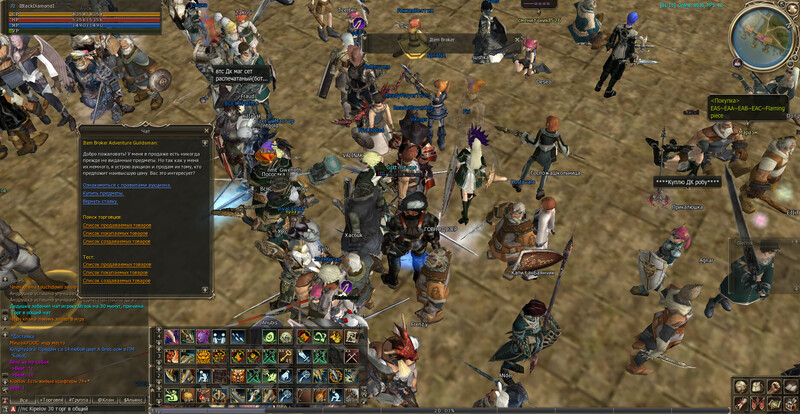The height and width of the screenshot is (414, 800).
Task: Open "Список покупаемых товаров" under "Поиск торговцев"
Action: click(x=115, y=233)
